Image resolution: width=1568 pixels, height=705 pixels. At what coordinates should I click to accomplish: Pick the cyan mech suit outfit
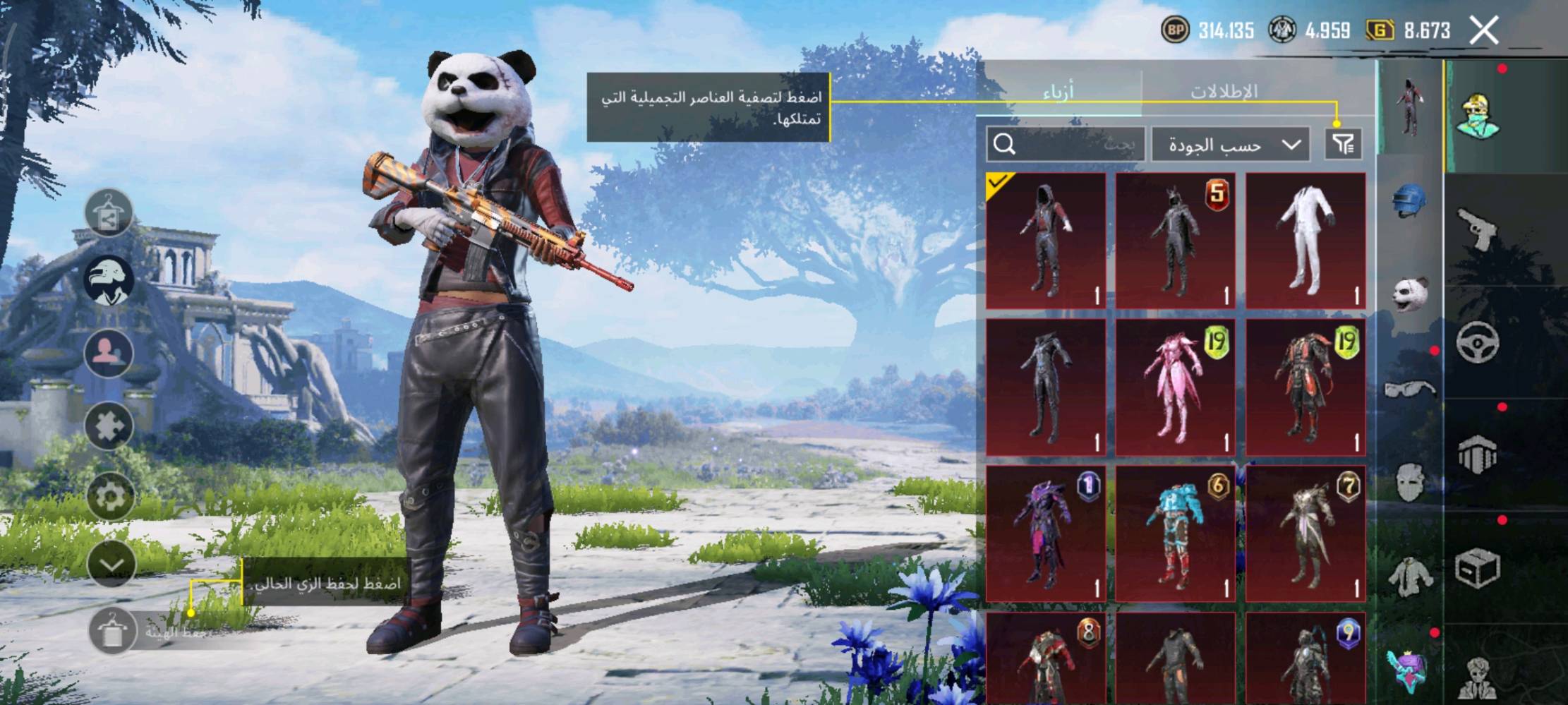click(x=1175, y=534)
